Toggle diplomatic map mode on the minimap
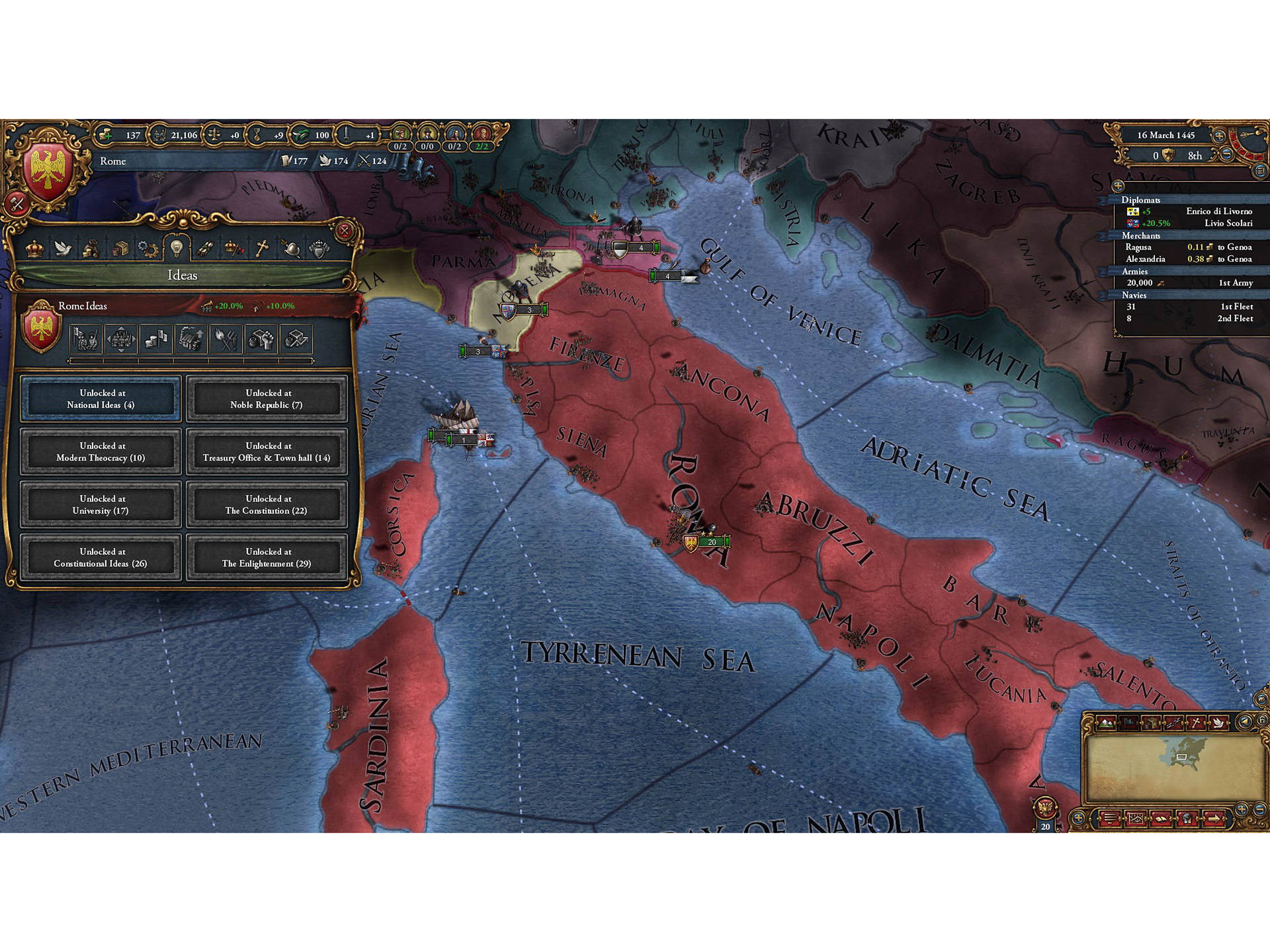The width and height of the screenshot is (1270, 952). tap(1219, 723)
